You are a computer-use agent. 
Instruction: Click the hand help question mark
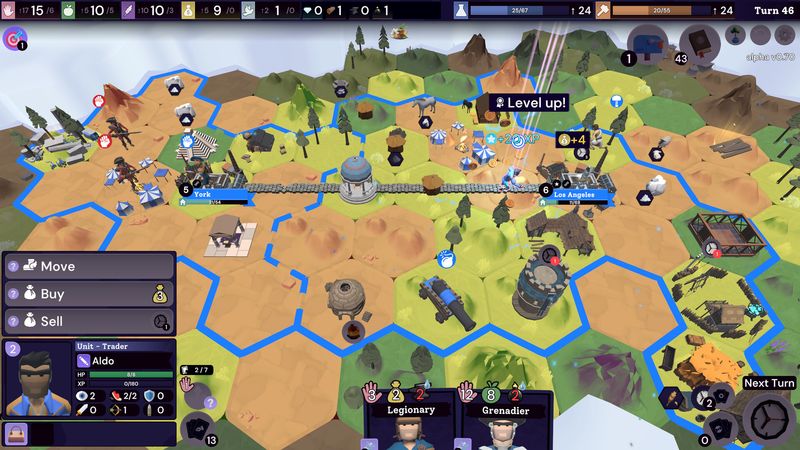(211, 402)
